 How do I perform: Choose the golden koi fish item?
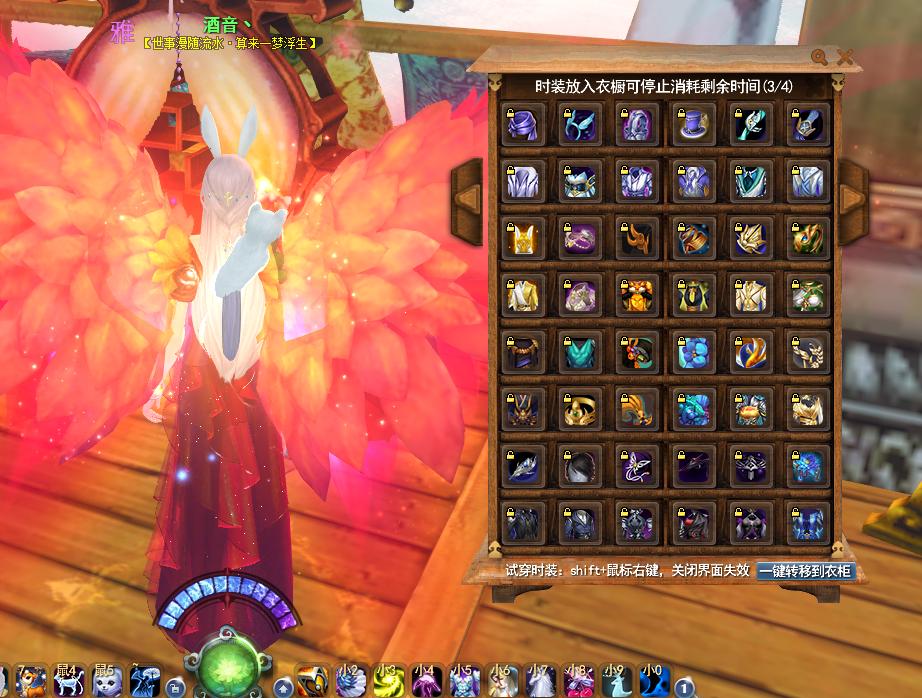point(751,353)
